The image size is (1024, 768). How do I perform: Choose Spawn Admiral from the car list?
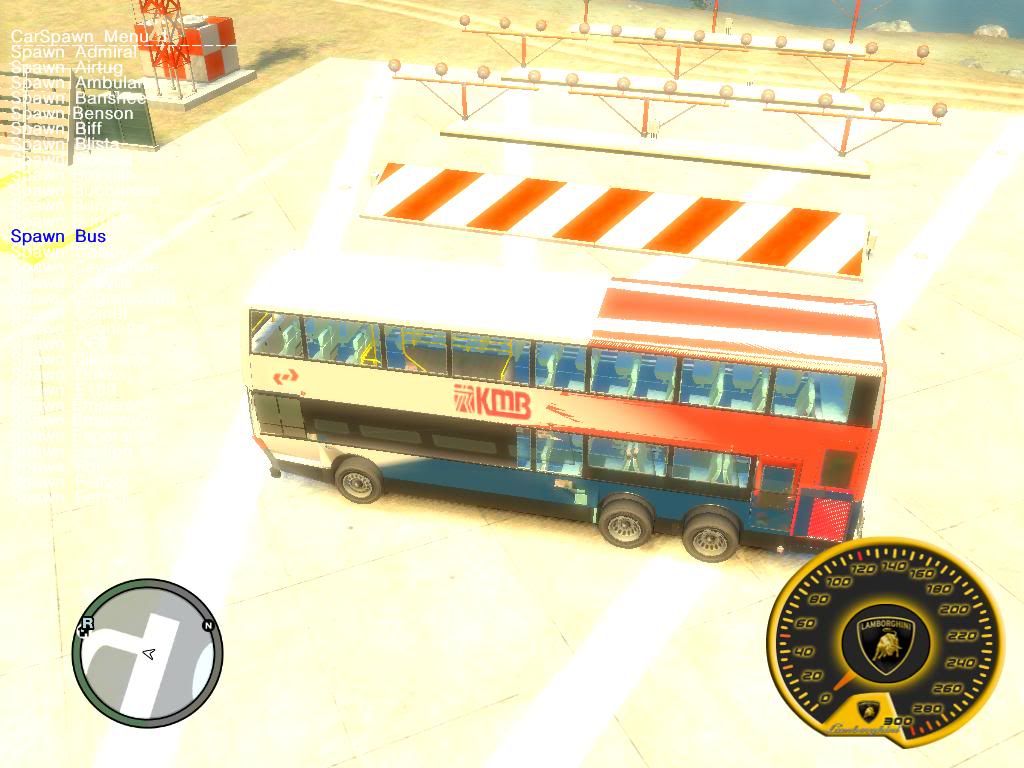pyautogui.click(x=73, y=51)
